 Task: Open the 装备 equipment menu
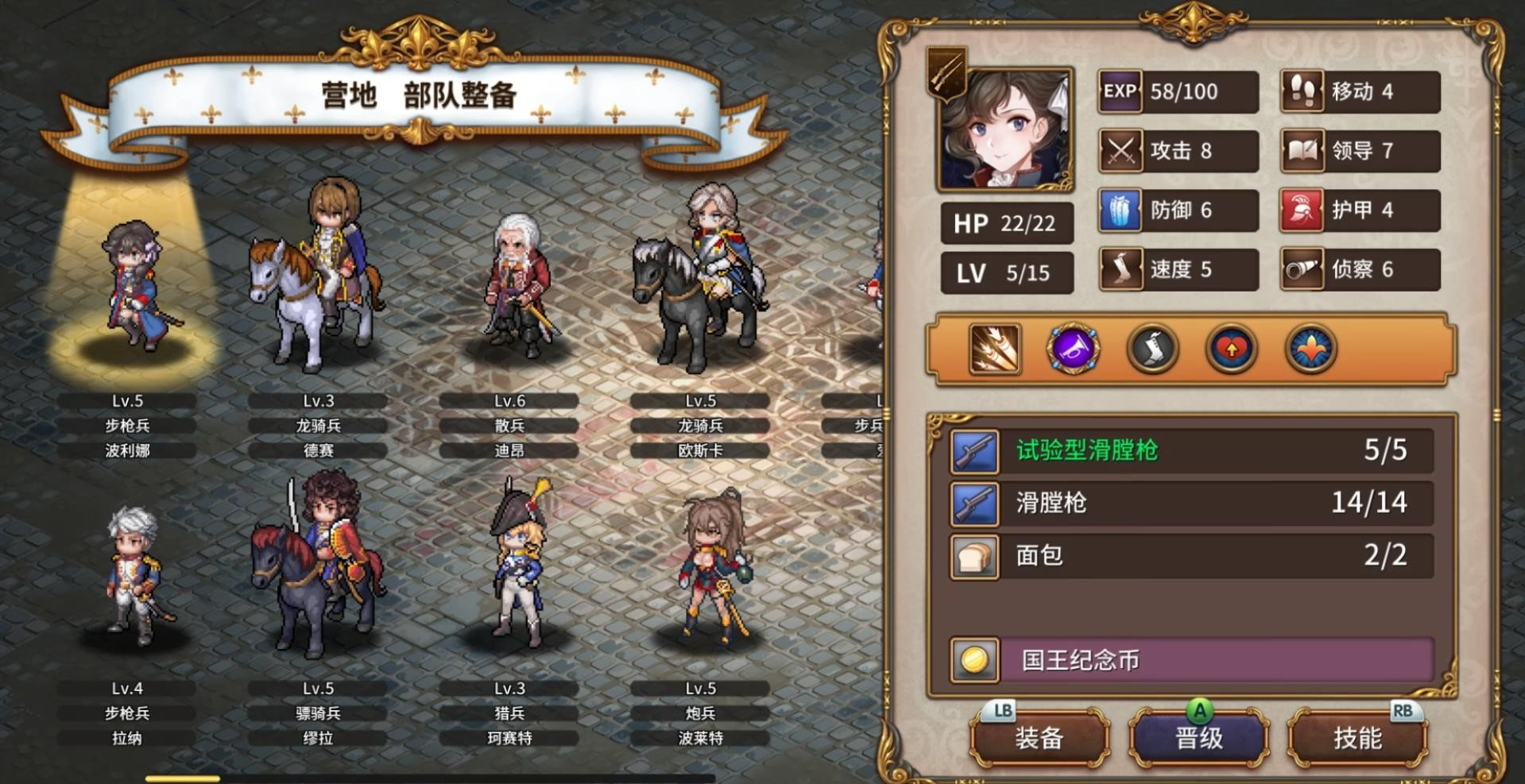click(1039, 738)
